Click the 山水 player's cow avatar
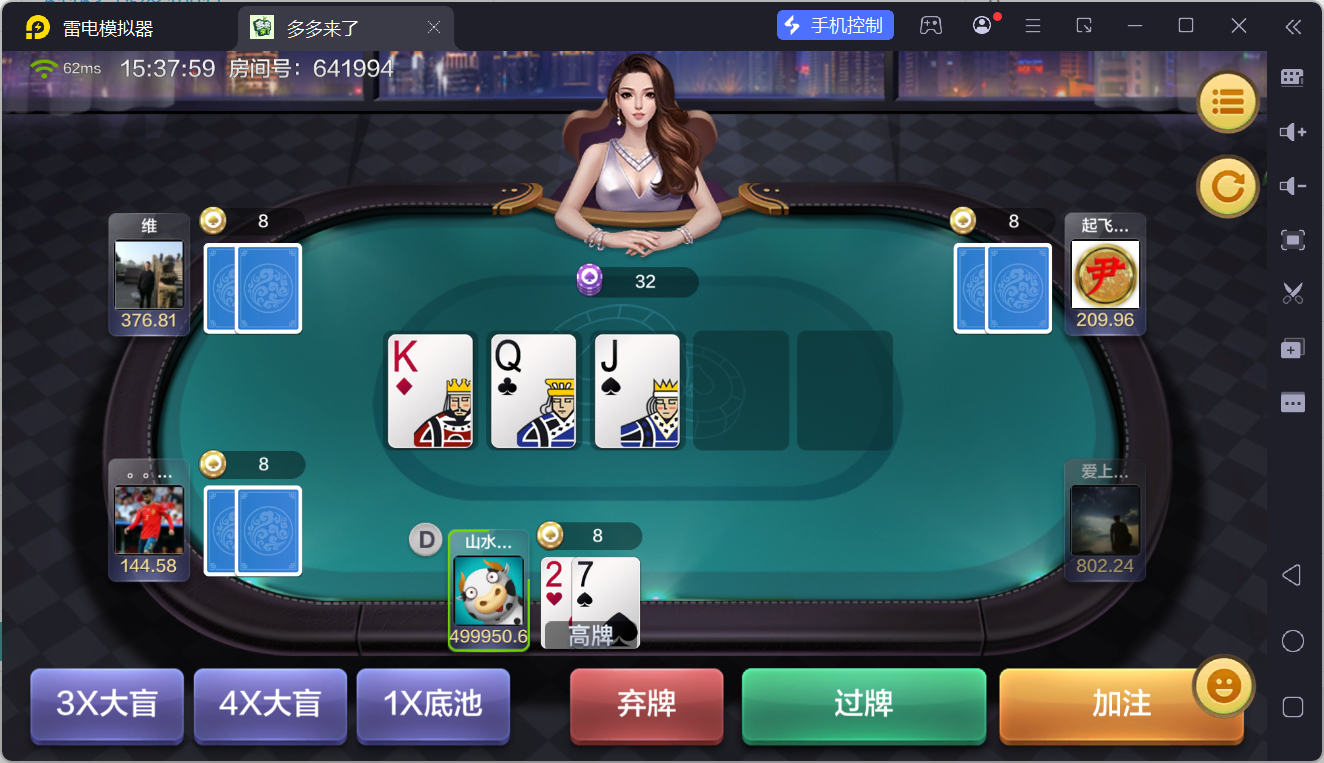1324x763 pixels. [489, 592]
